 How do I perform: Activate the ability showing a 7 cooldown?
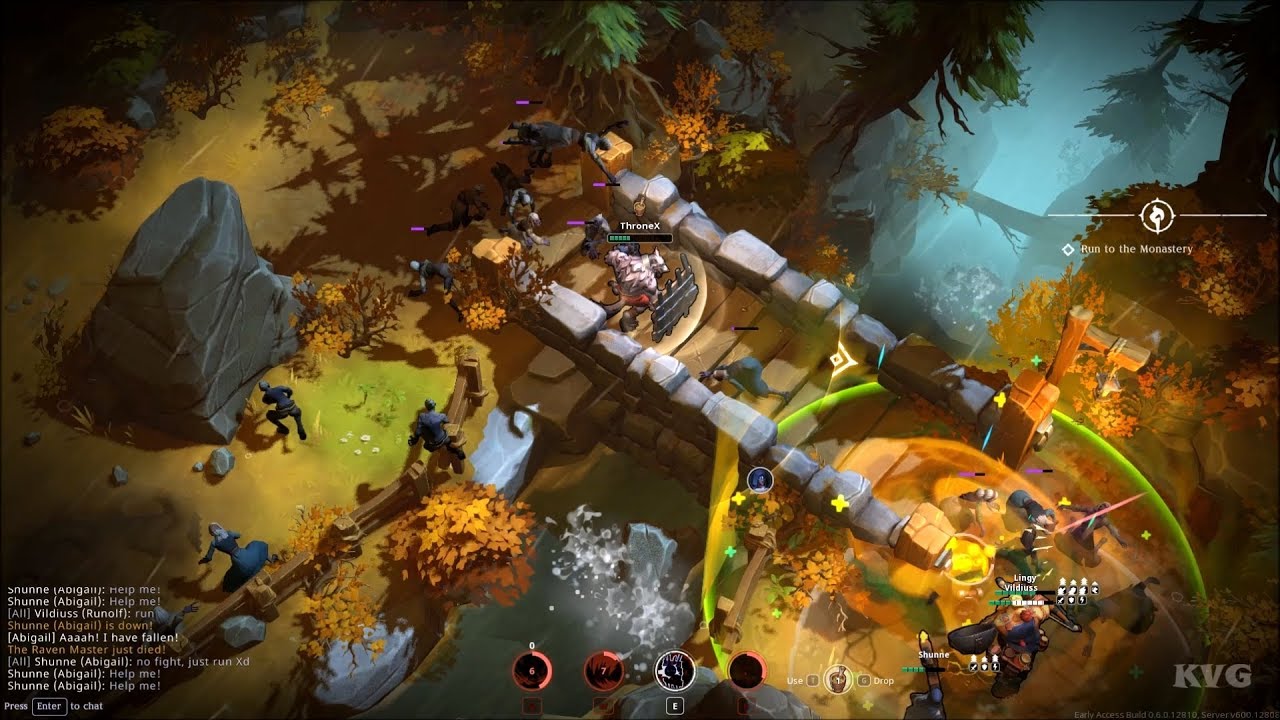[x=602, y=671]
